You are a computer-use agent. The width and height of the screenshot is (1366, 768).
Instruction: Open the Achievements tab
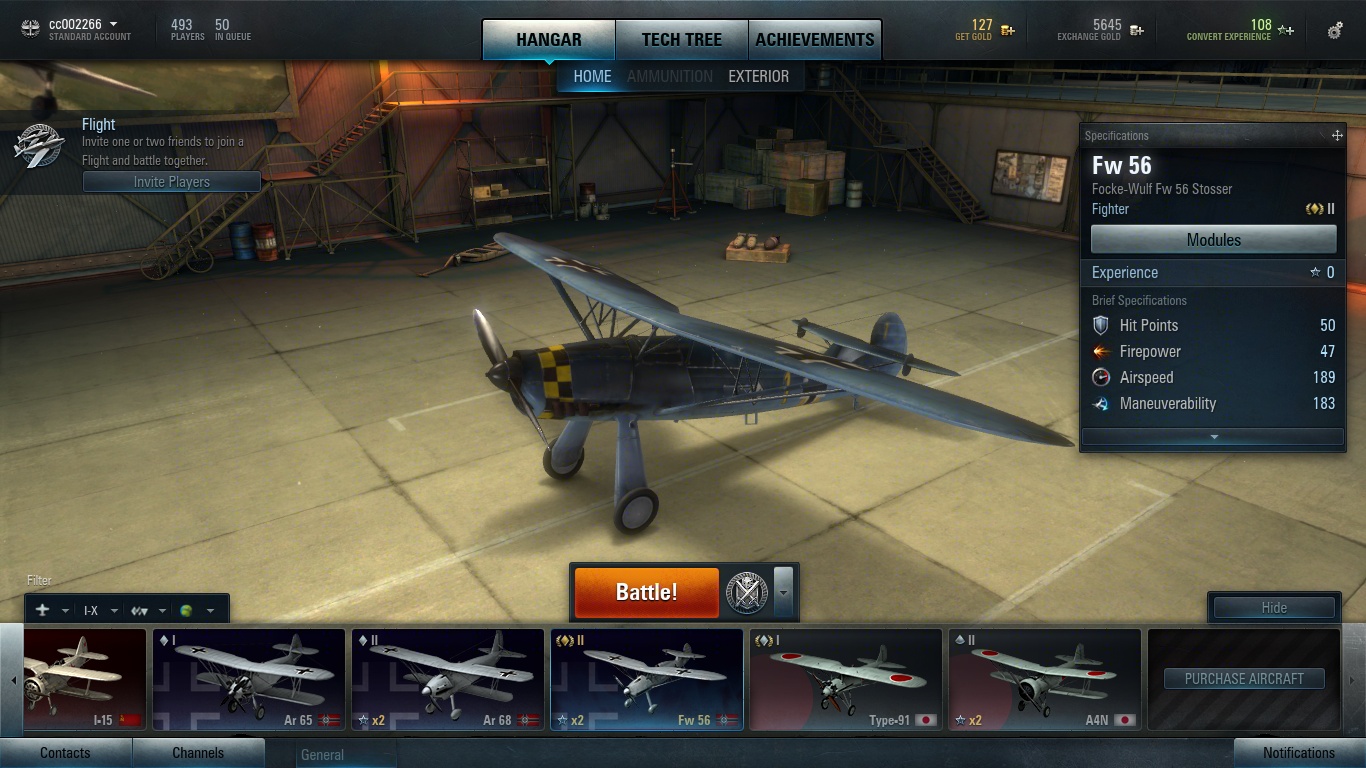coord(814,40)
